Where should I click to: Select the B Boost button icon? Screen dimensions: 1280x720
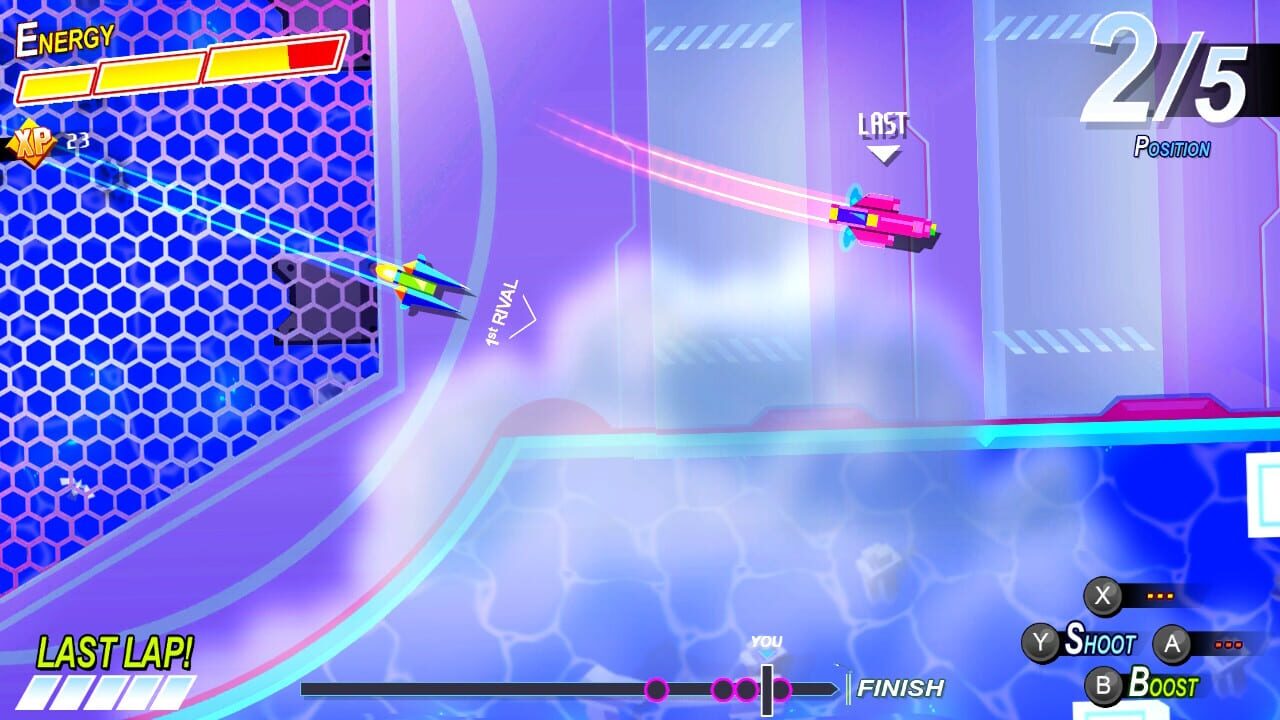tap(1103, 687)
